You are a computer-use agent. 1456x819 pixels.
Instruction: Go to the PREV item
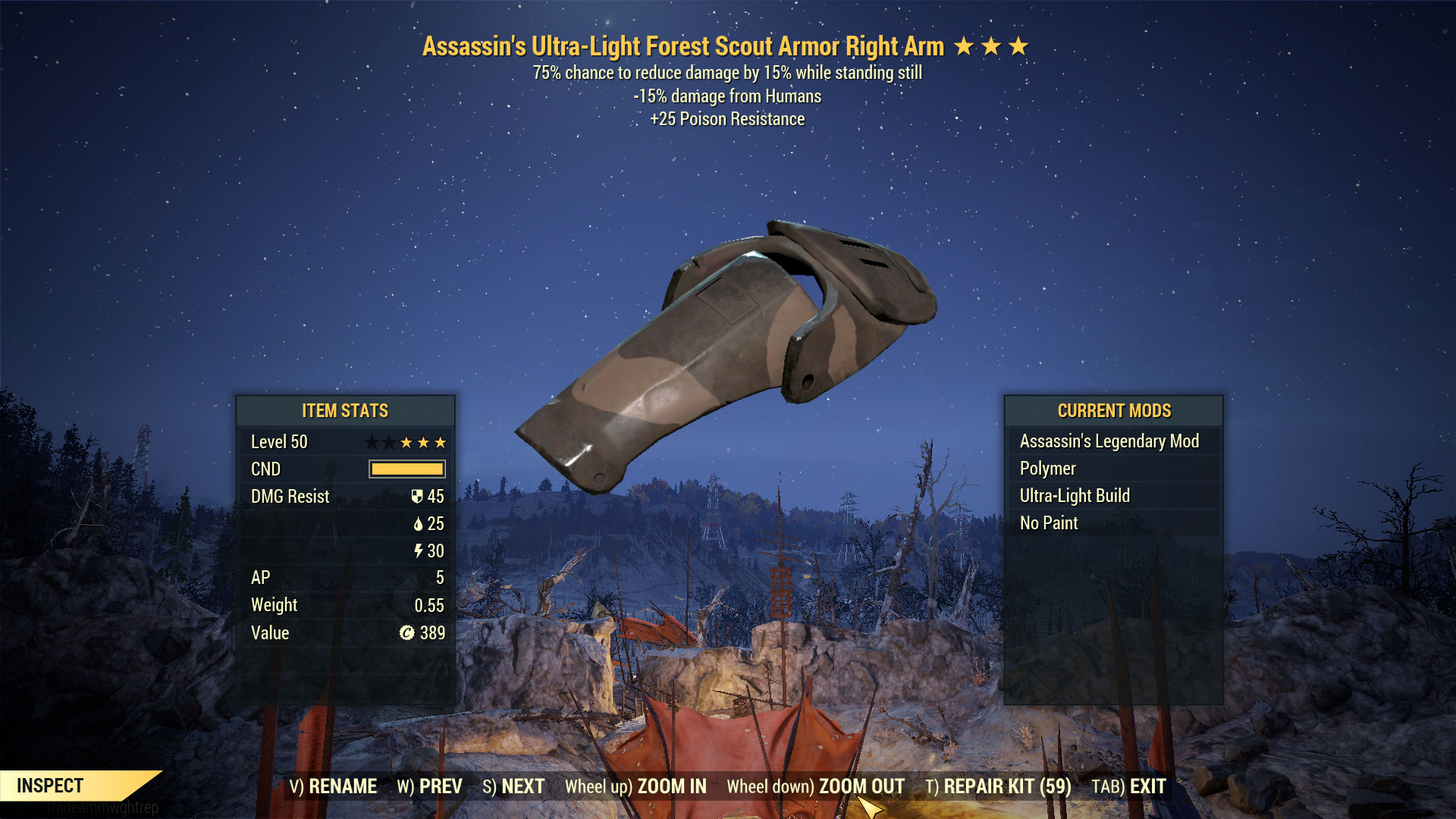pos(429,786)
